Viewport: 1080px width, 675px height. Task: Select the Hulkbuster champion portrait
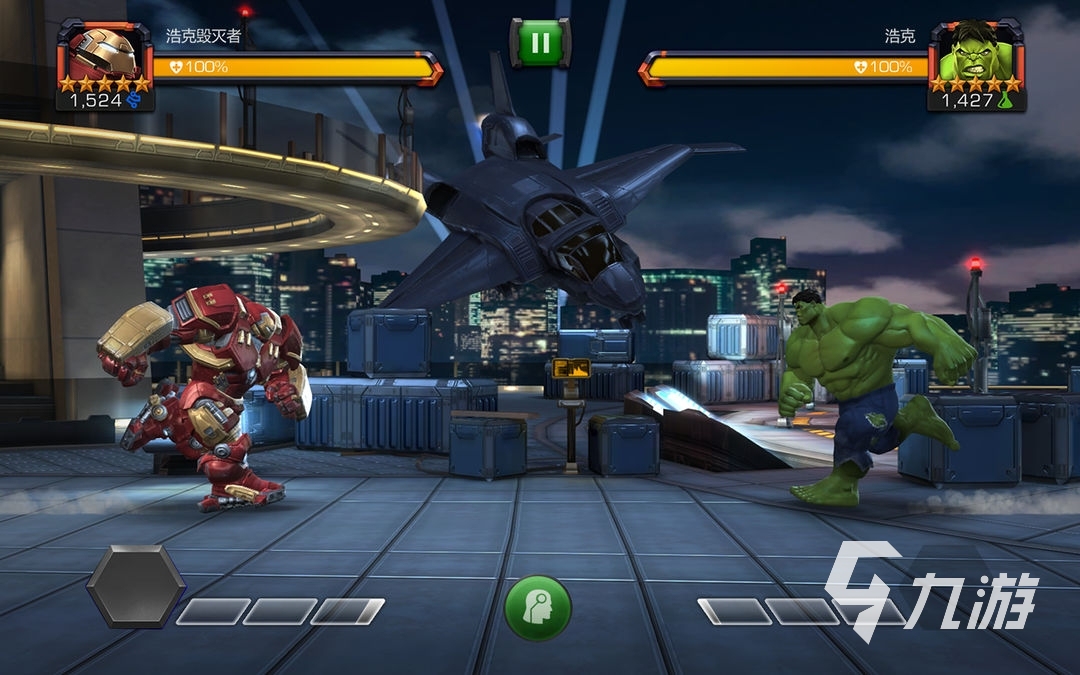(x=104, y=54)
